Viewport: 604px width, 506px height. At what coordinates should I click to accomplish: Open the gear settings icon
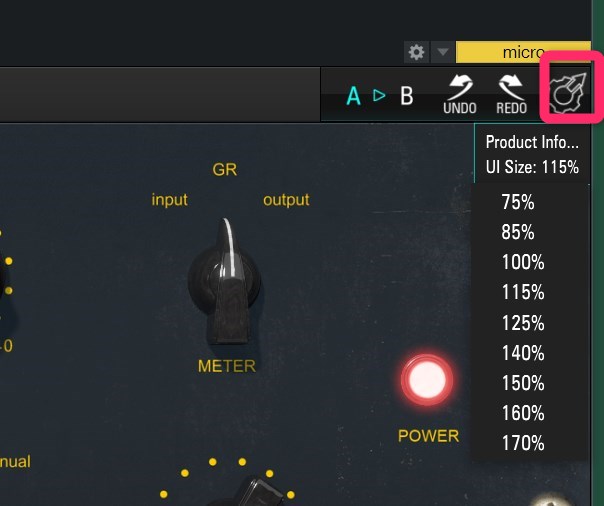[416, 52]
